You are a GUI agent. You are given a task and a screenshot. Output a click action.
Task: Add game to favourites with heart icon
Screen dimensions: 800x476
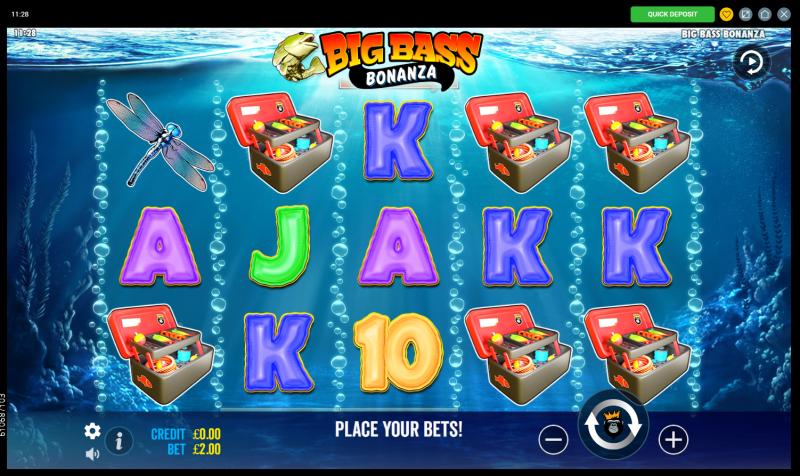(727, 14)
